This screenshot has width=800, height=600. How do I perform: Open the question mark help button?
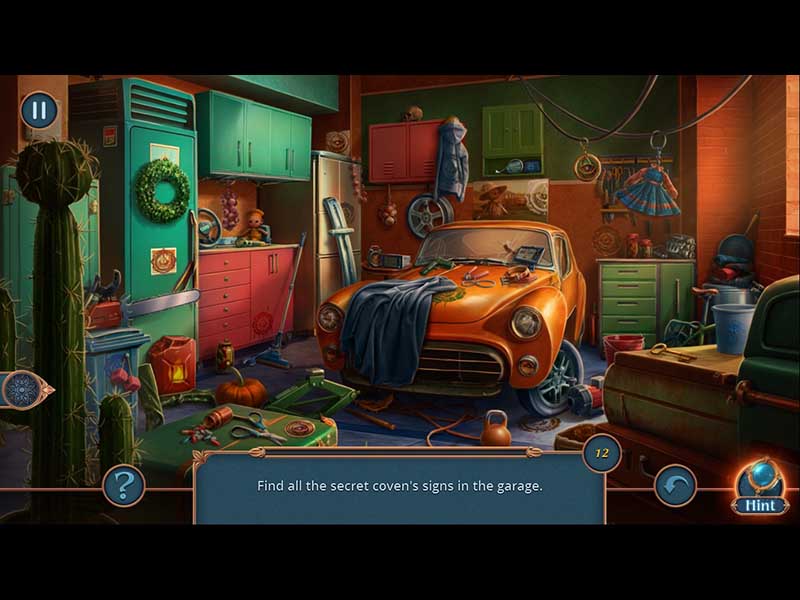[124, 486]
